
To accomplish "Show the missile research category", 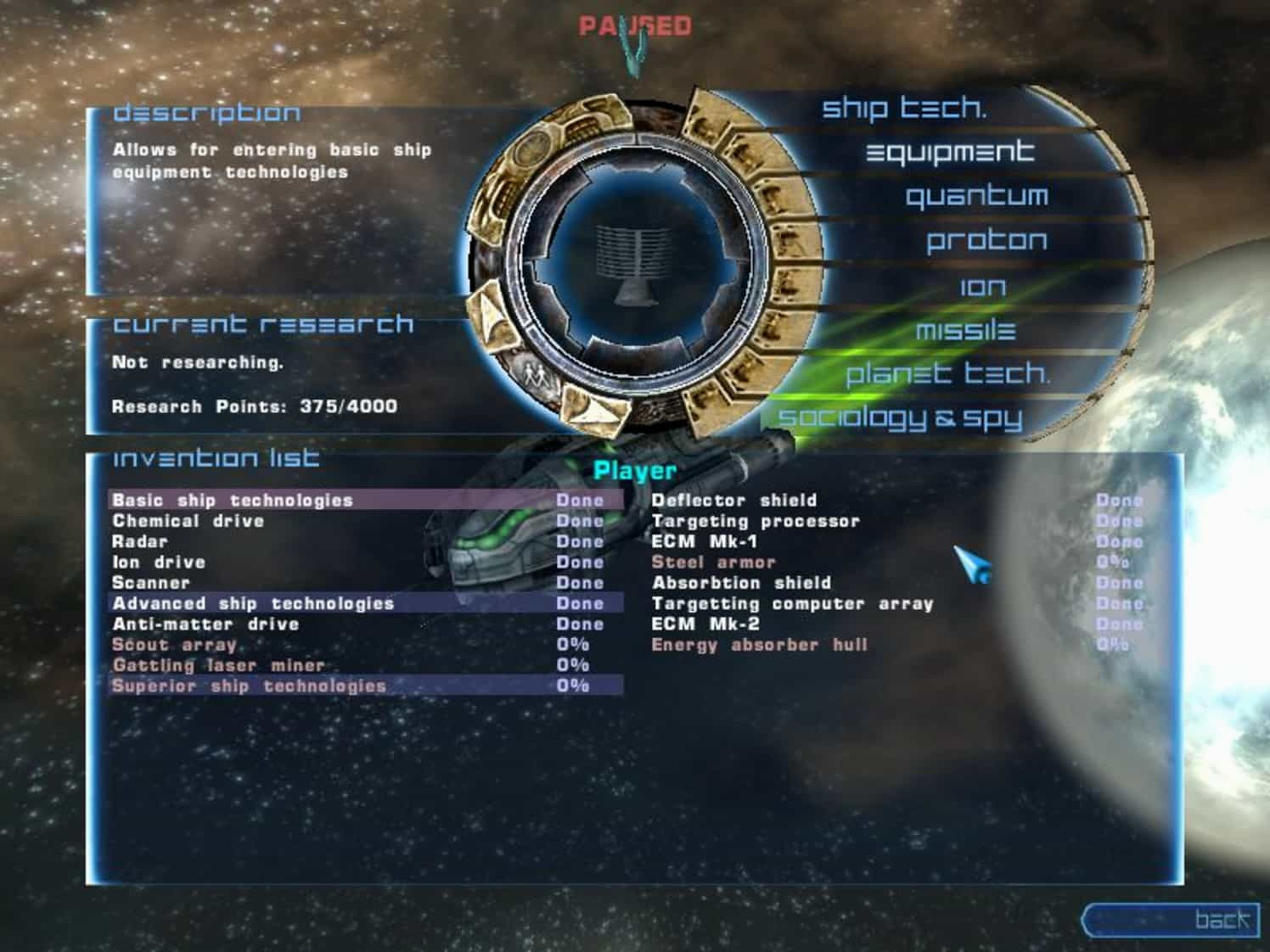I will (965, 330).
